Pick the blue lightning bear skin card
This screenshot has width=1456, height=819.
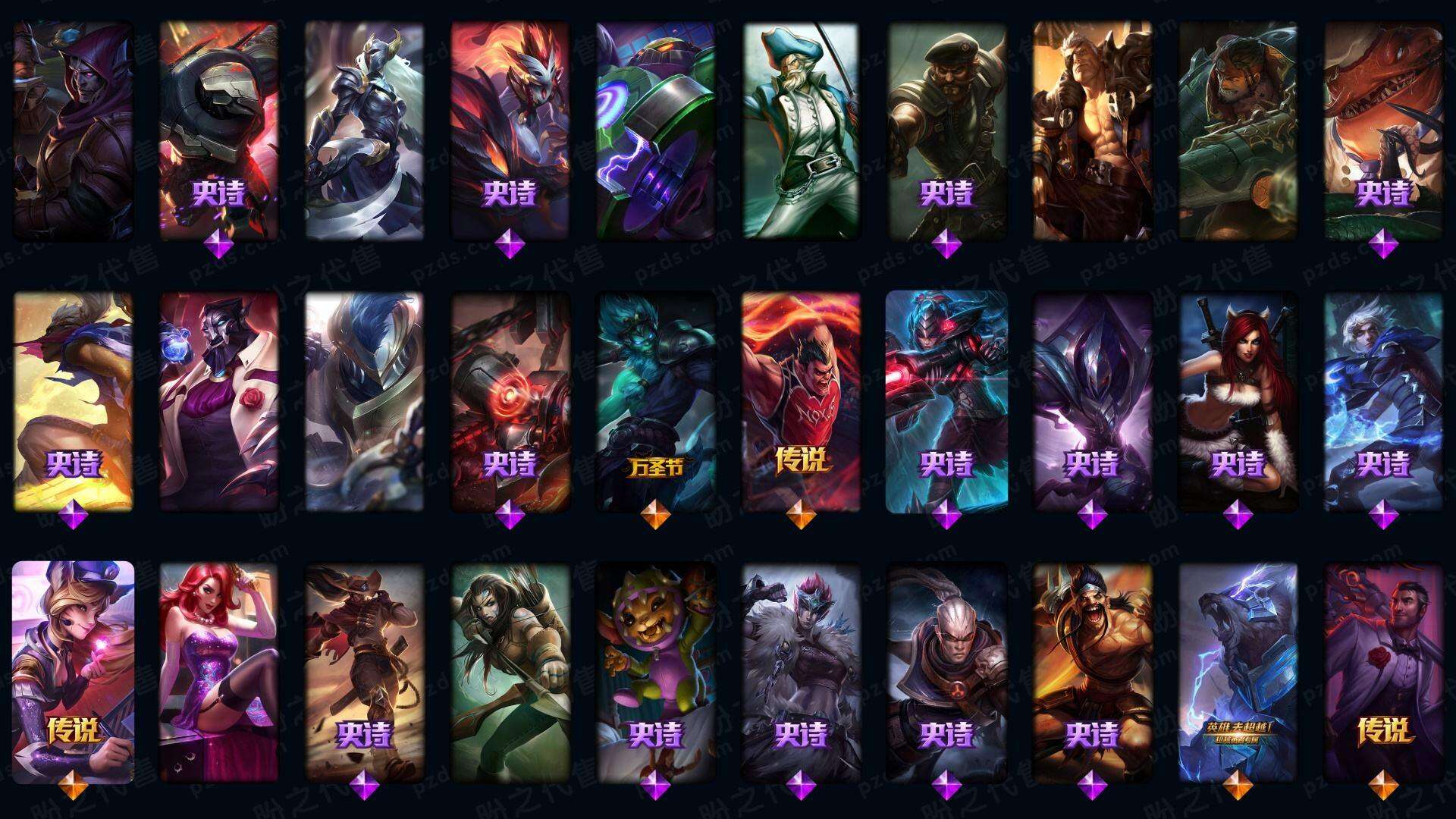point(1238,673)
